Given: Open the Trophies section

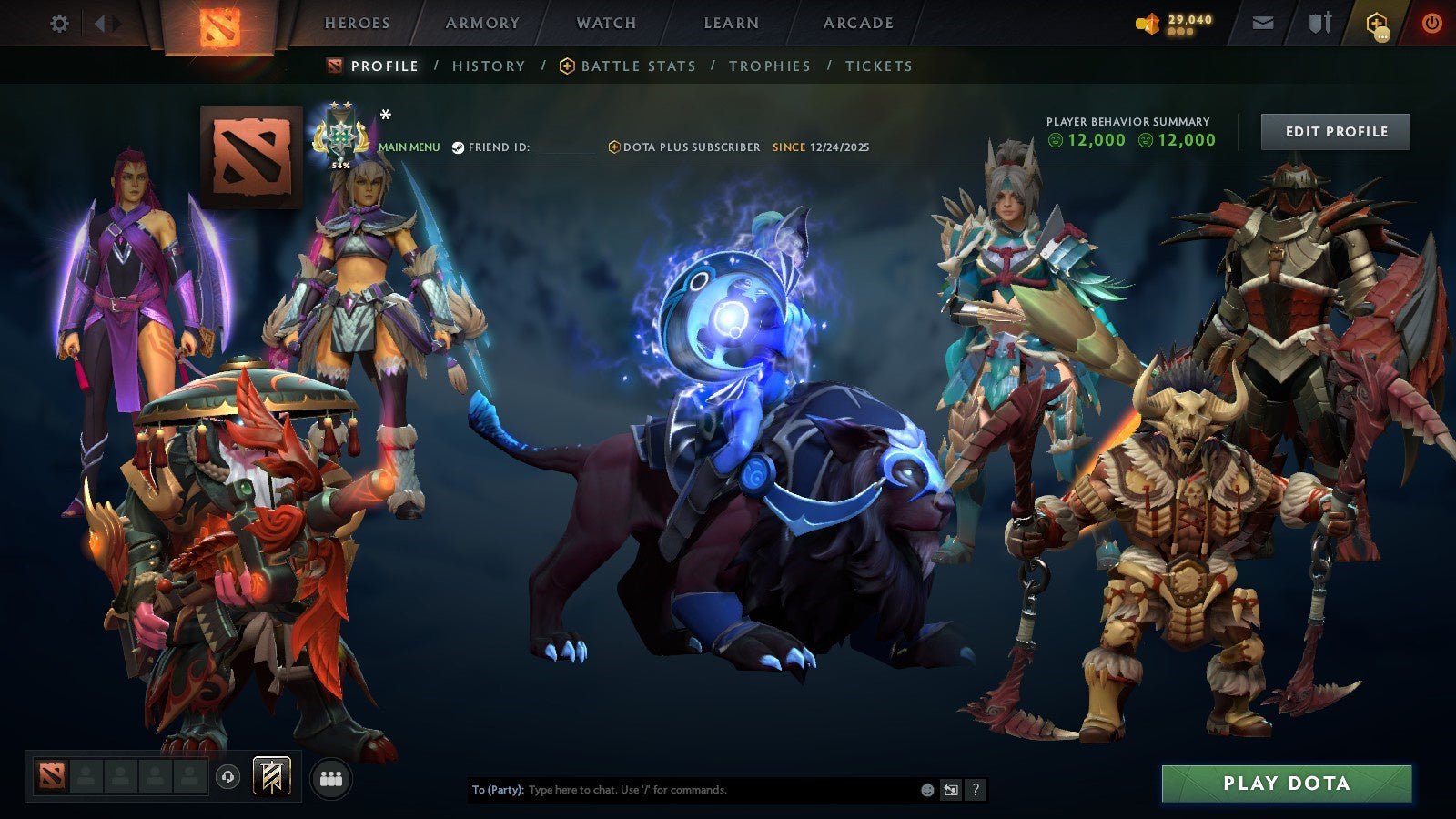Looking at the screenshot, I should (769, 66).
